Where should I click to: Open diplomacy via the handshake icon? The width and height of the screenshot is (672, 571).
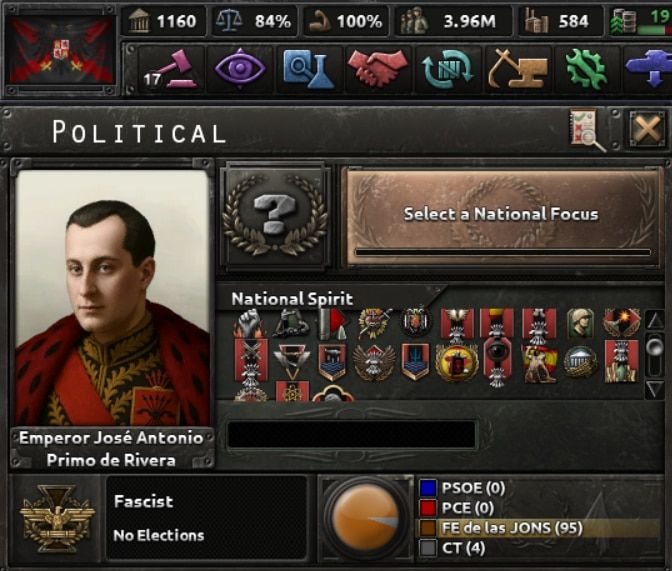tap(377, 68)
